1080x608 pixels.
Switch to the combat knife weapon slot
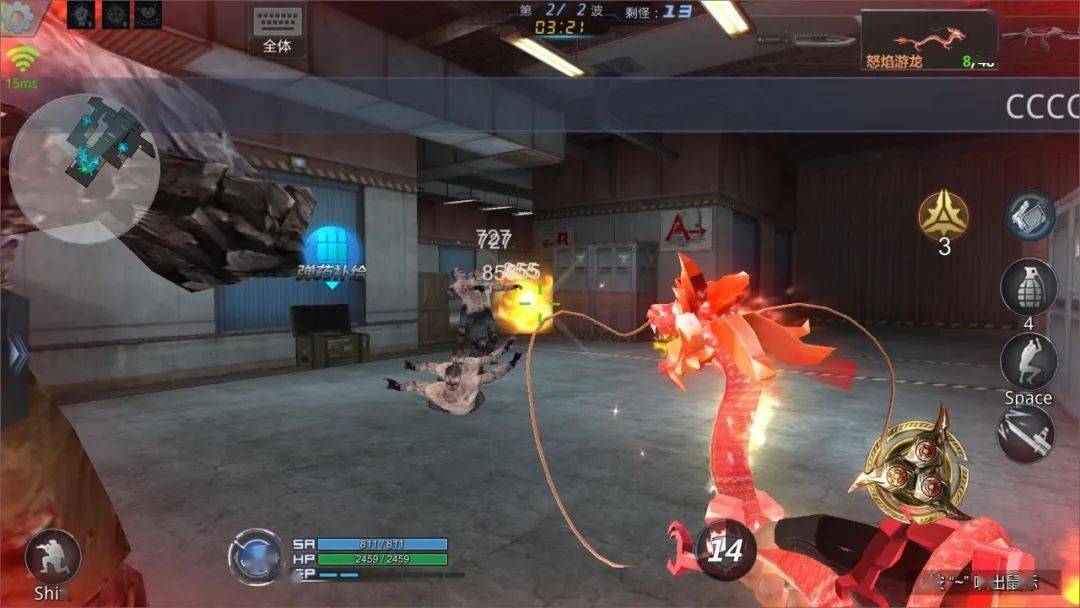[806, 40]
